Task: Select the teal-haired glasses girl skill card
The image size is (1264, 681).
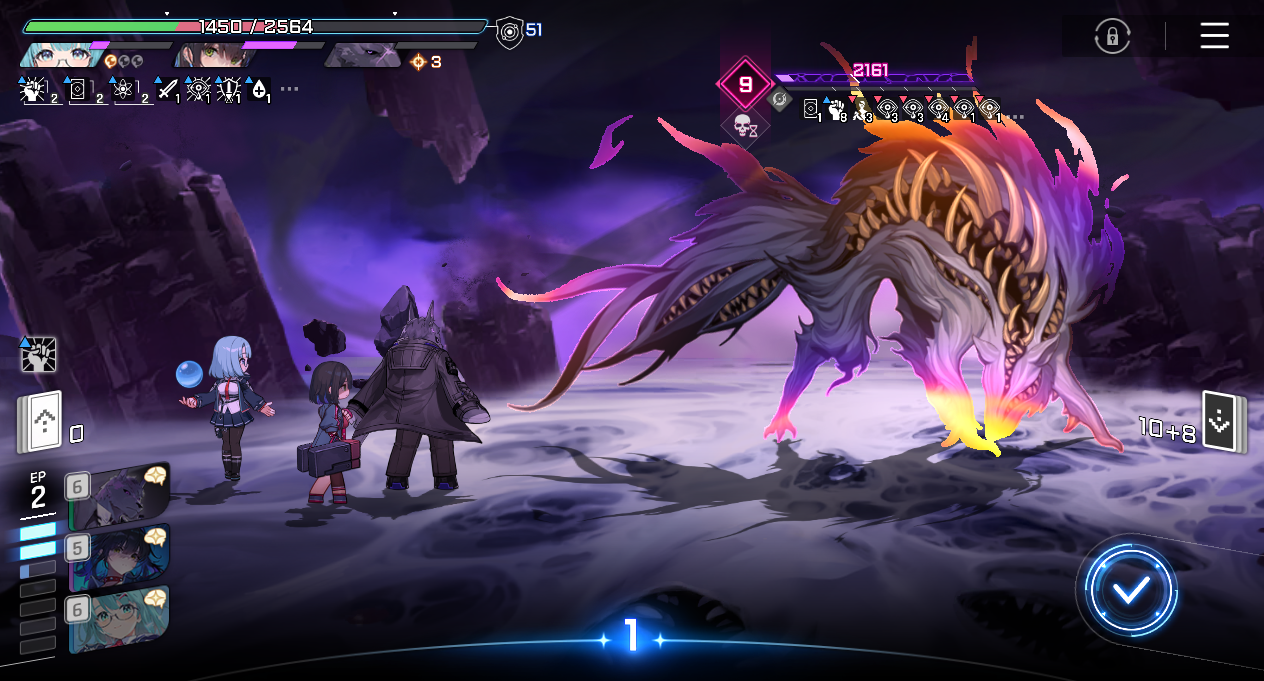Action: (x=120, y=620)
